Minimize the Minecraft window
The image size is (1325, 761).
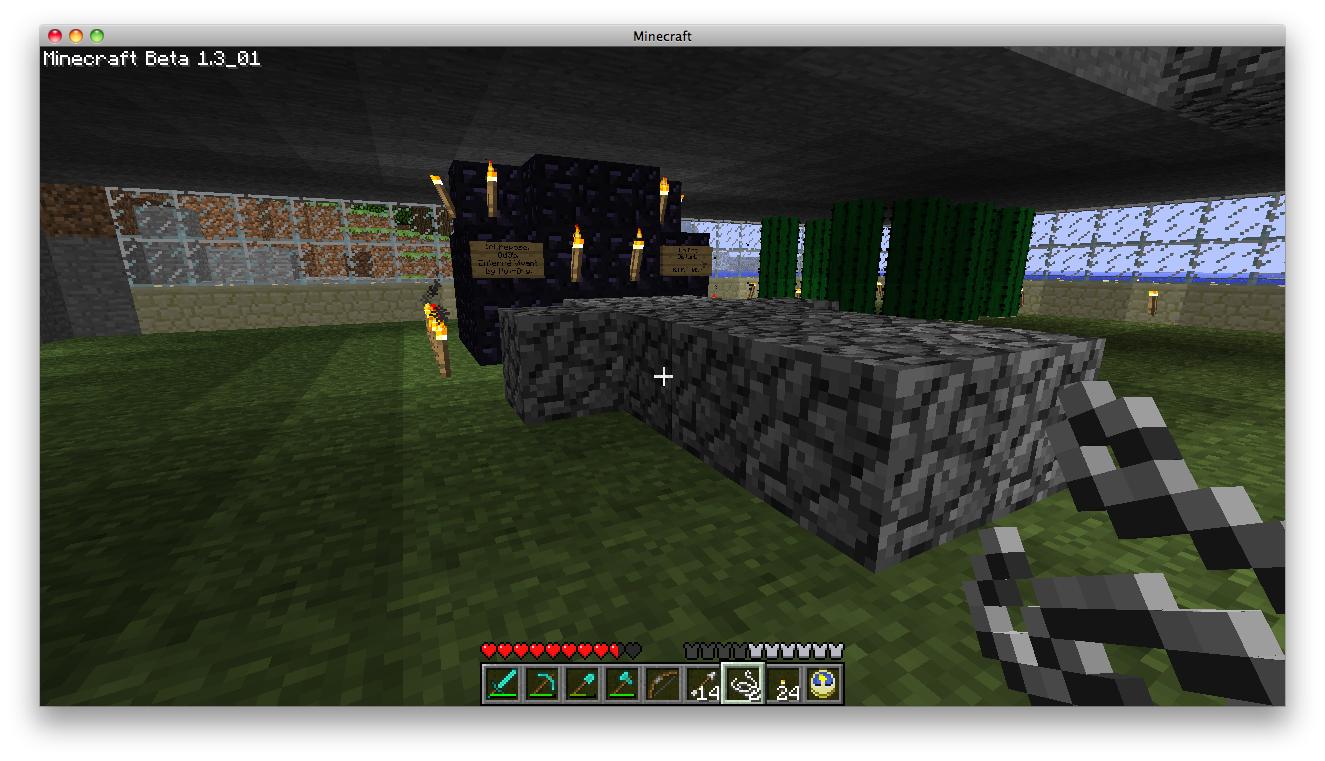[x=76, y=36]
